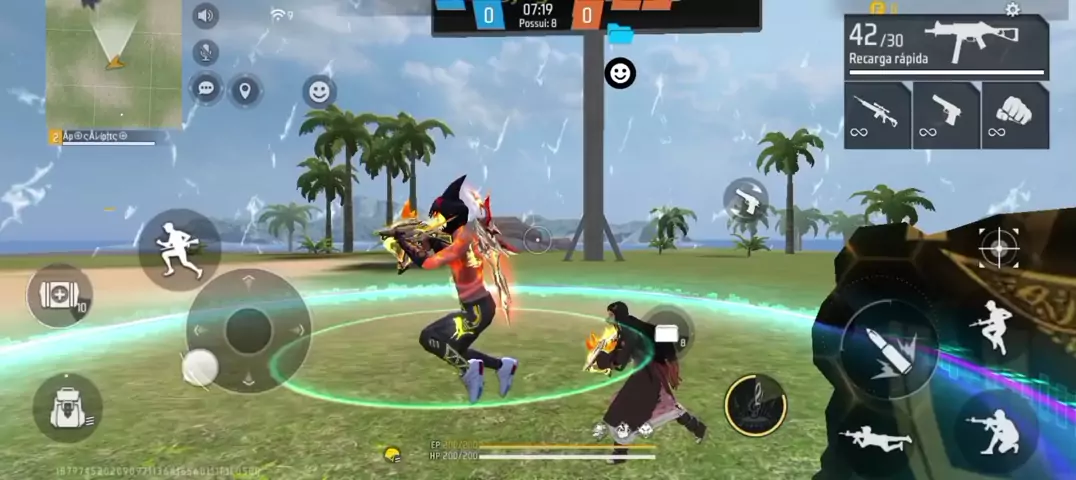The width and height of the screenshot is (1076, 480).
Task: Open the chat bubble button
Action: click(206, 88)
